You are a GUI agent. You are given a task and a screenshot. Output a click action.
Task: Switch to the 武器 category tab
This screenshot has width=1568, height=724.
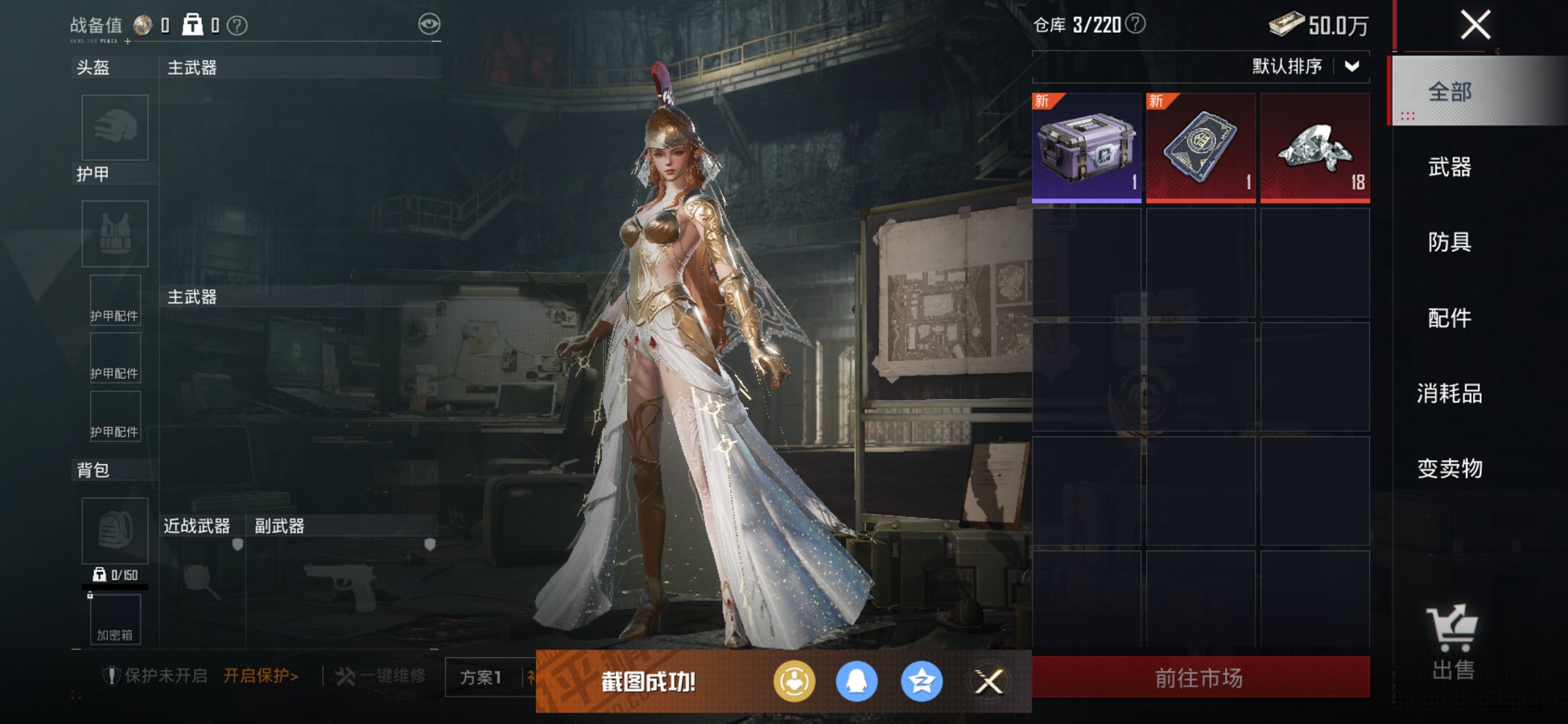point(1450,168)
